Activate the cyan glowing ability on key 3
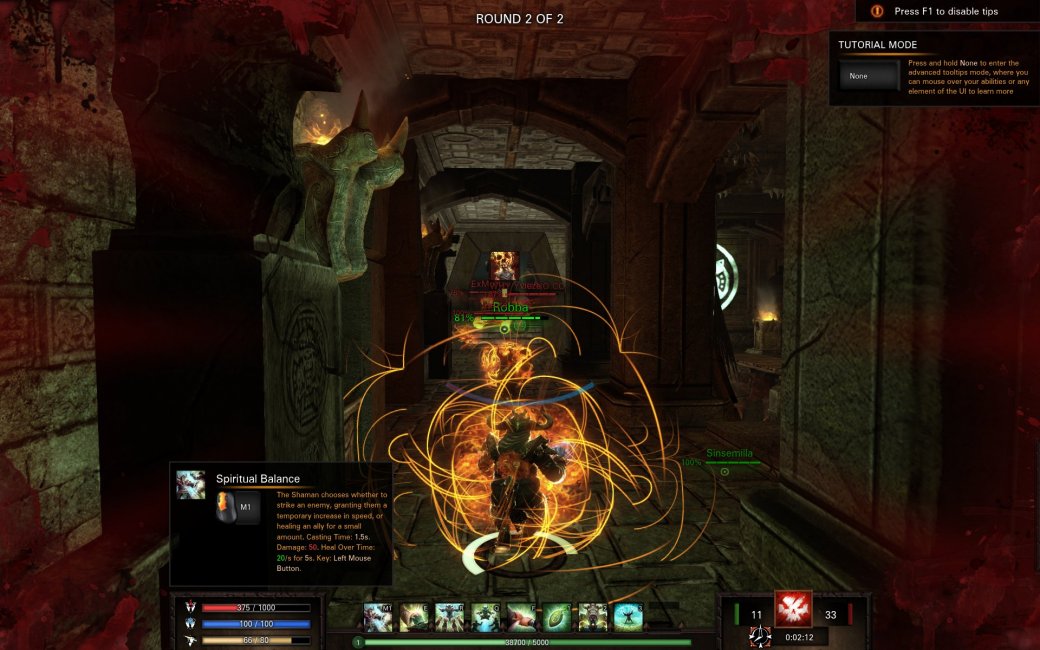The height and width of the screenshot is (650, 1040). [628, 617]
